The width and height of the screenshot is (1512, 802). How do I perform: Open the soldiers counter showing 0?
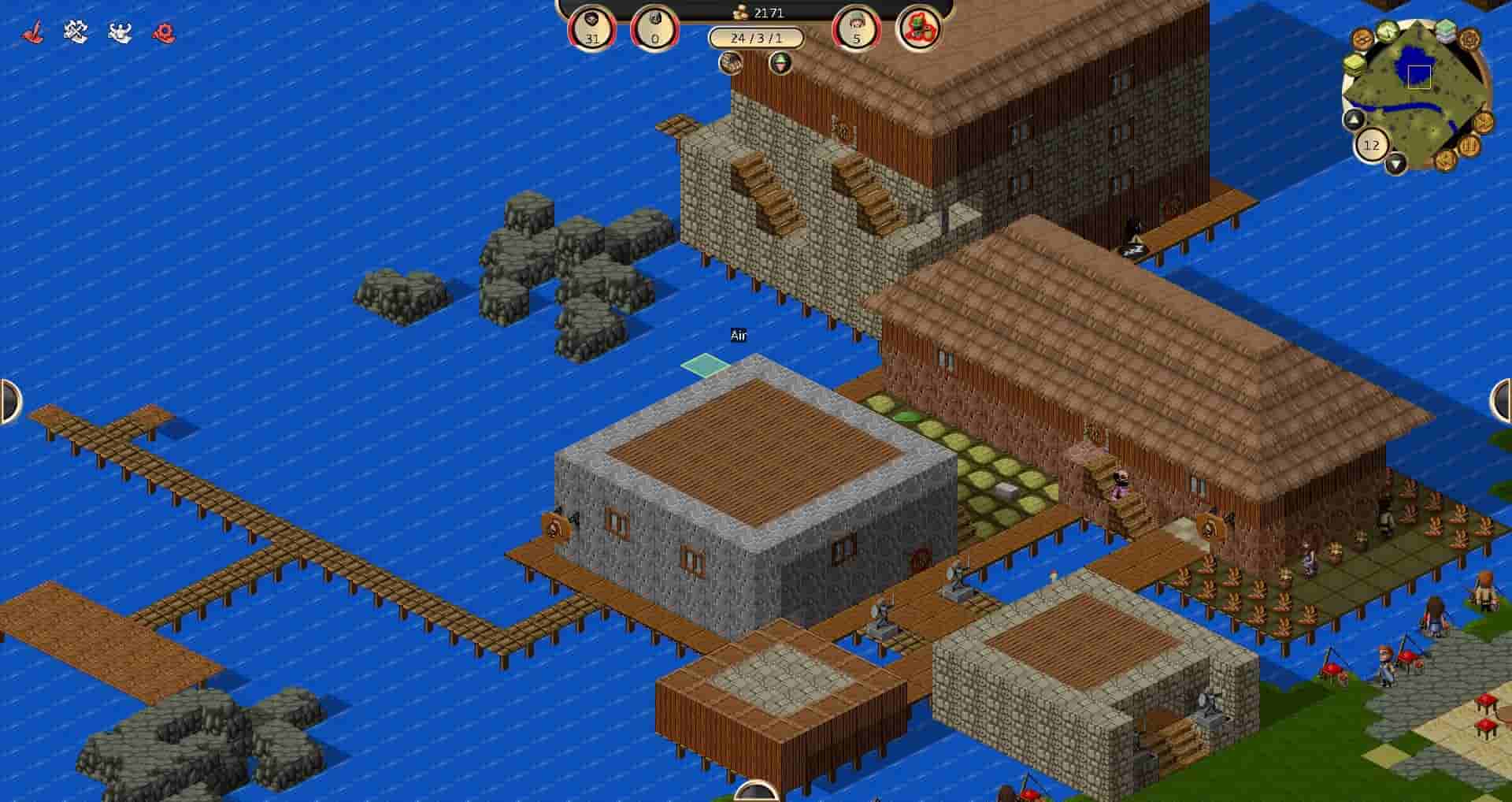[654, 25]
